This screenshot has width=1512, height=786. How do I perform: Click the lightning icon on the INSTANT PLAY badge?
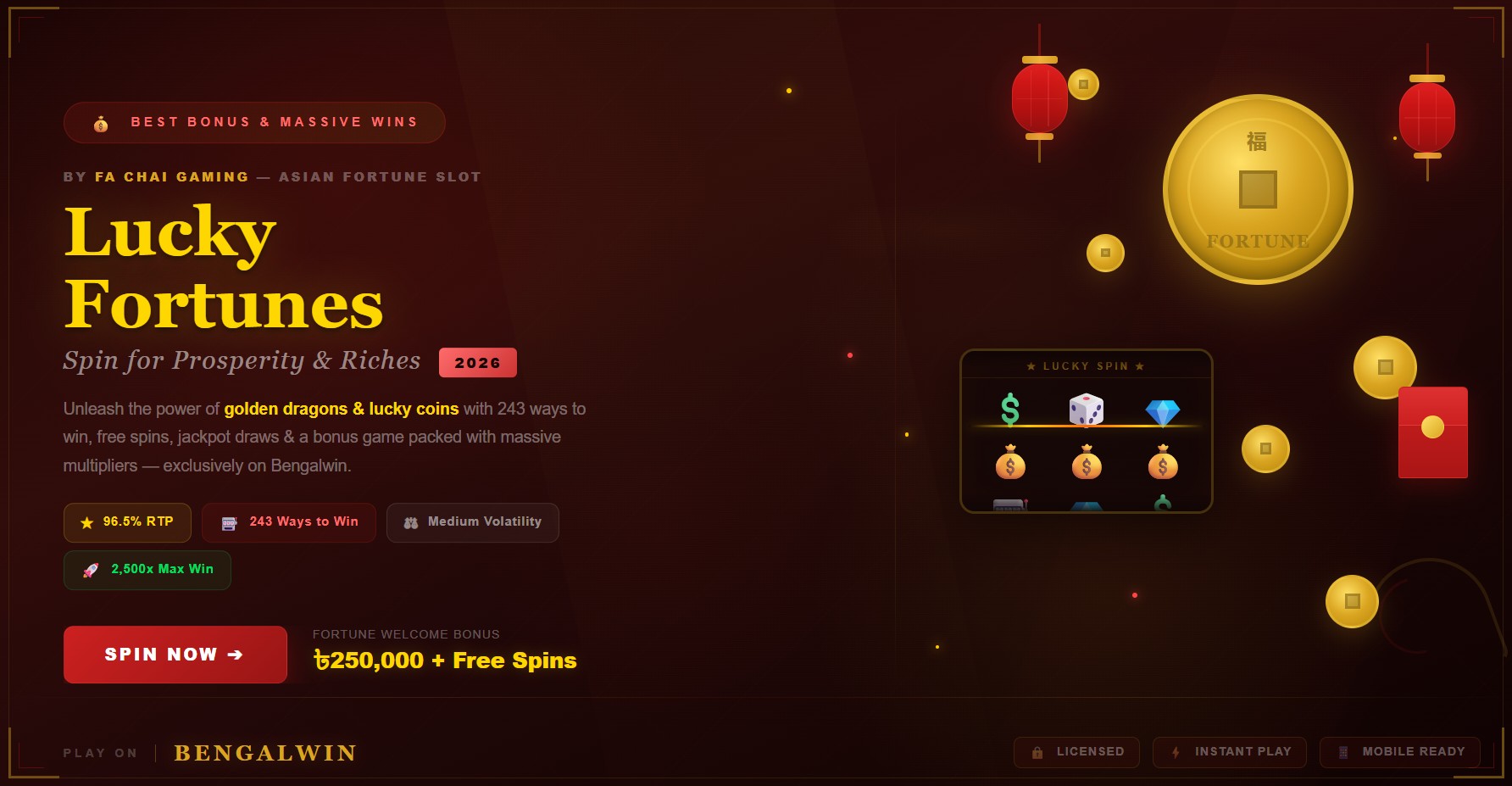coord(1176,752)
